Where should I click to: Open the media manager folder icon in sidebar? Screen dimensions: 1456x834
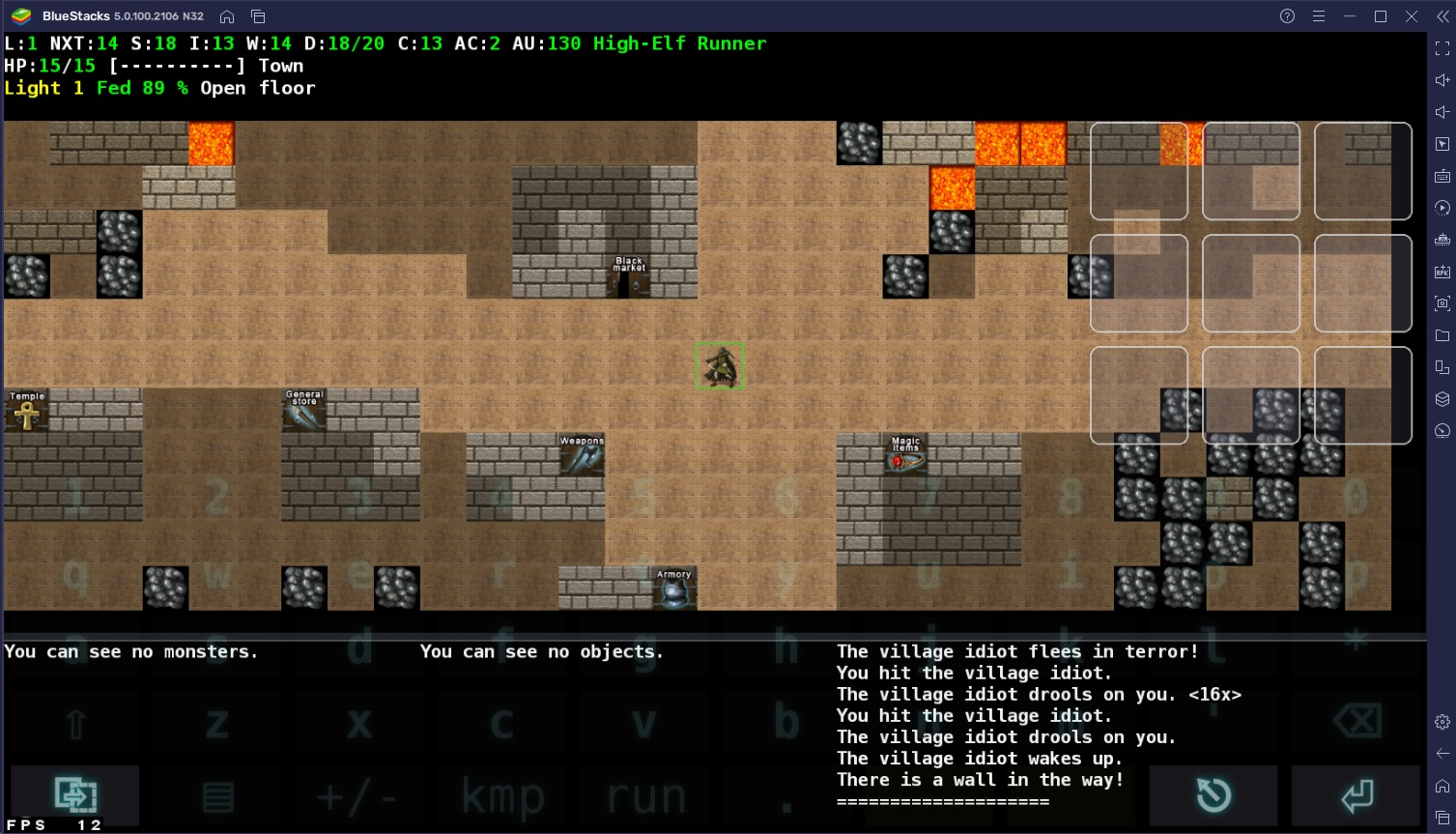point(1441,337)
